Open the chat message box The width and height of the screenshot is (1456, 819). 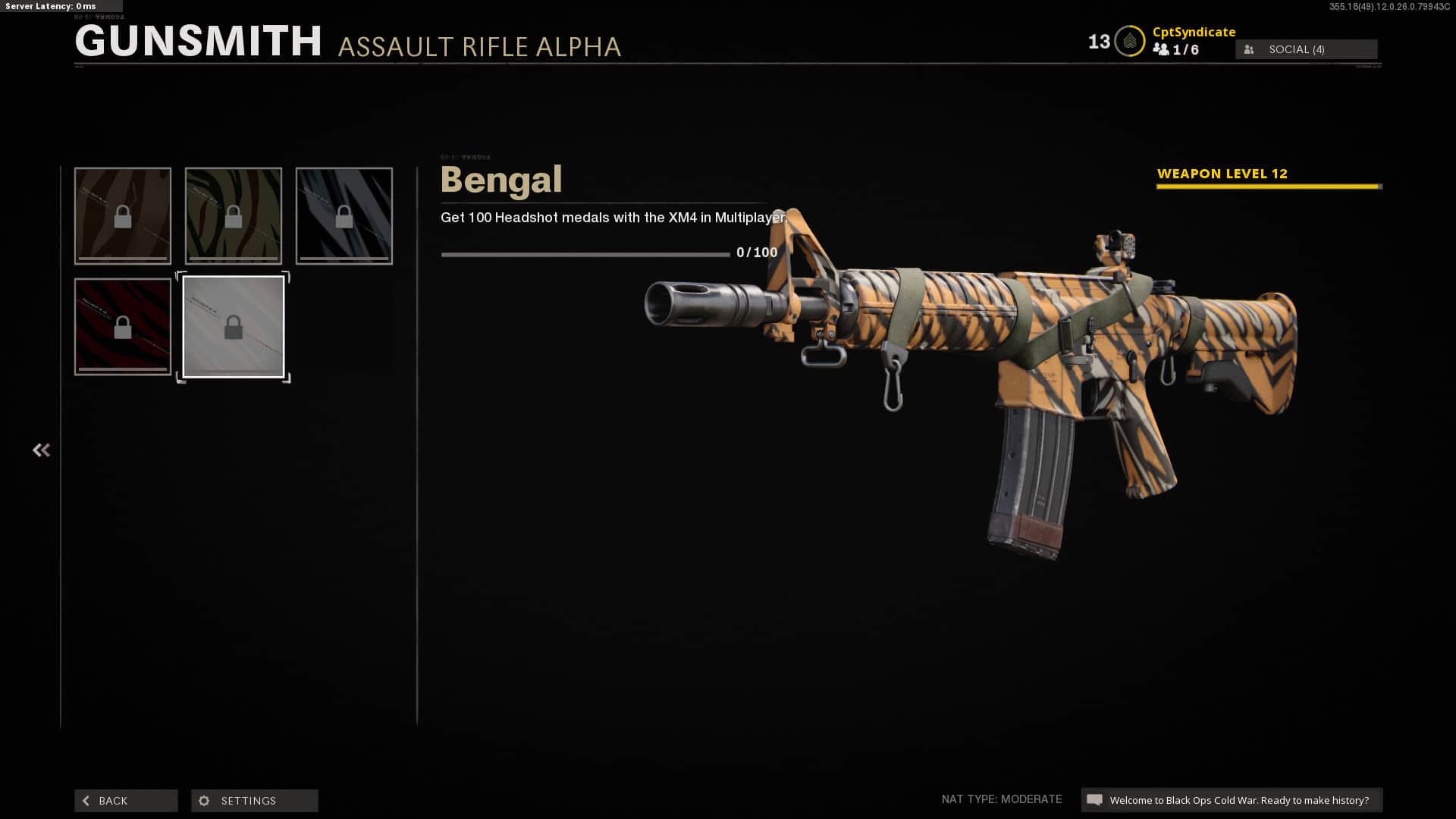(1232, 800)
